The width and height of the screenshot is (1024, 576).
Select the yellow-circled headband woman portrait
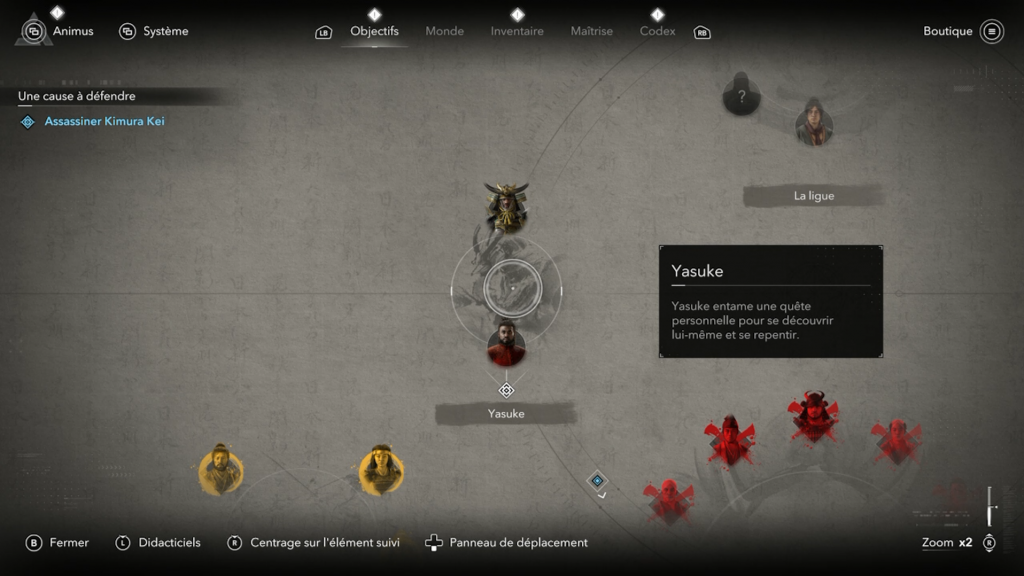381,470
